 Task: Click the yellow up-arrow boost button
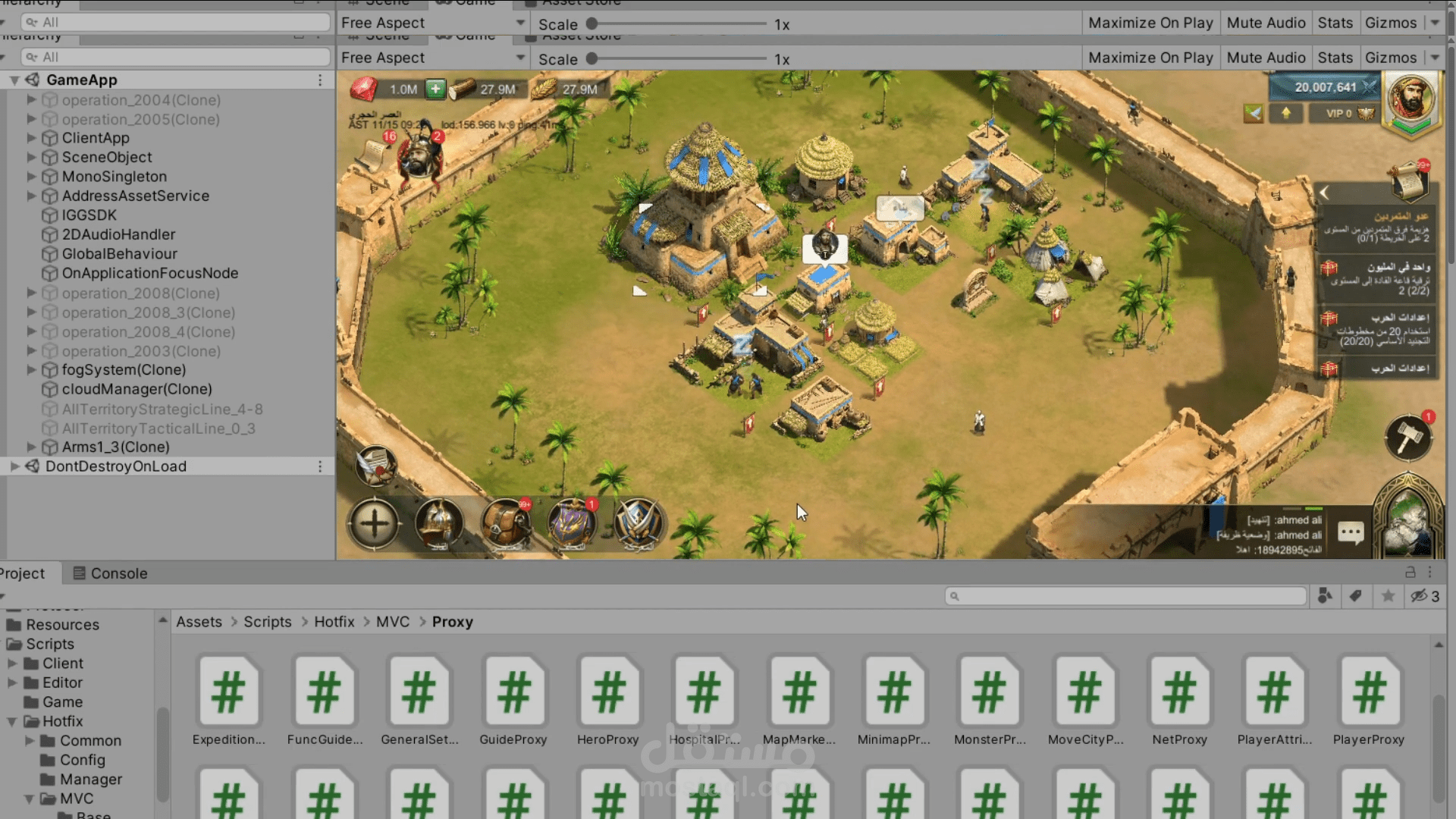click(1286, 114)
